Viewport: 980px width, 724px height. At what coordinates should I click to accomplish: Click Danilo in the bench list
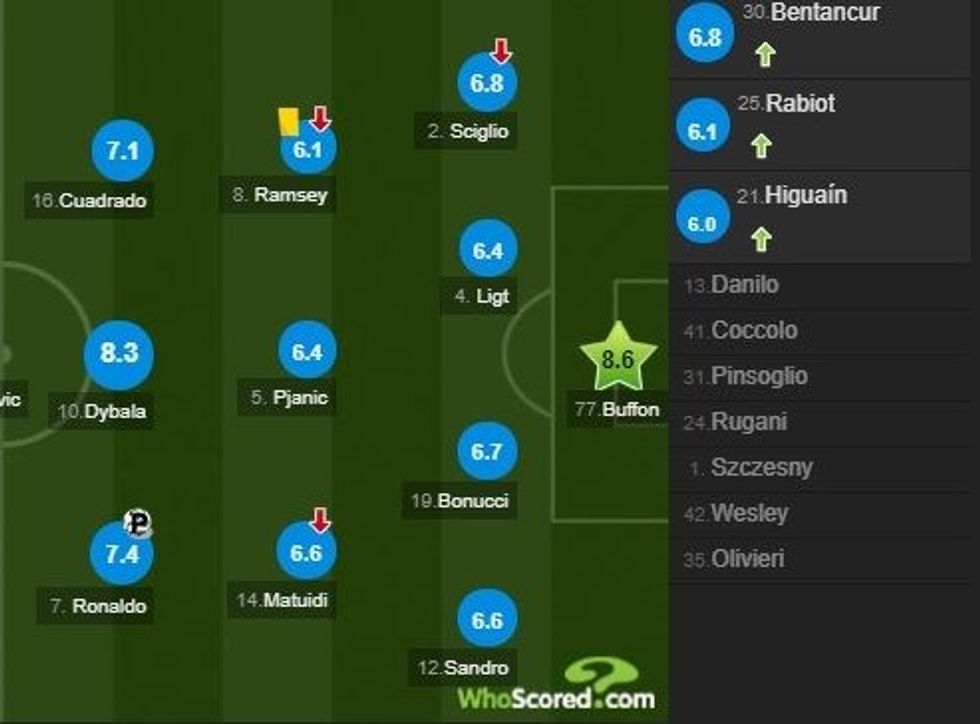(745, 285)
